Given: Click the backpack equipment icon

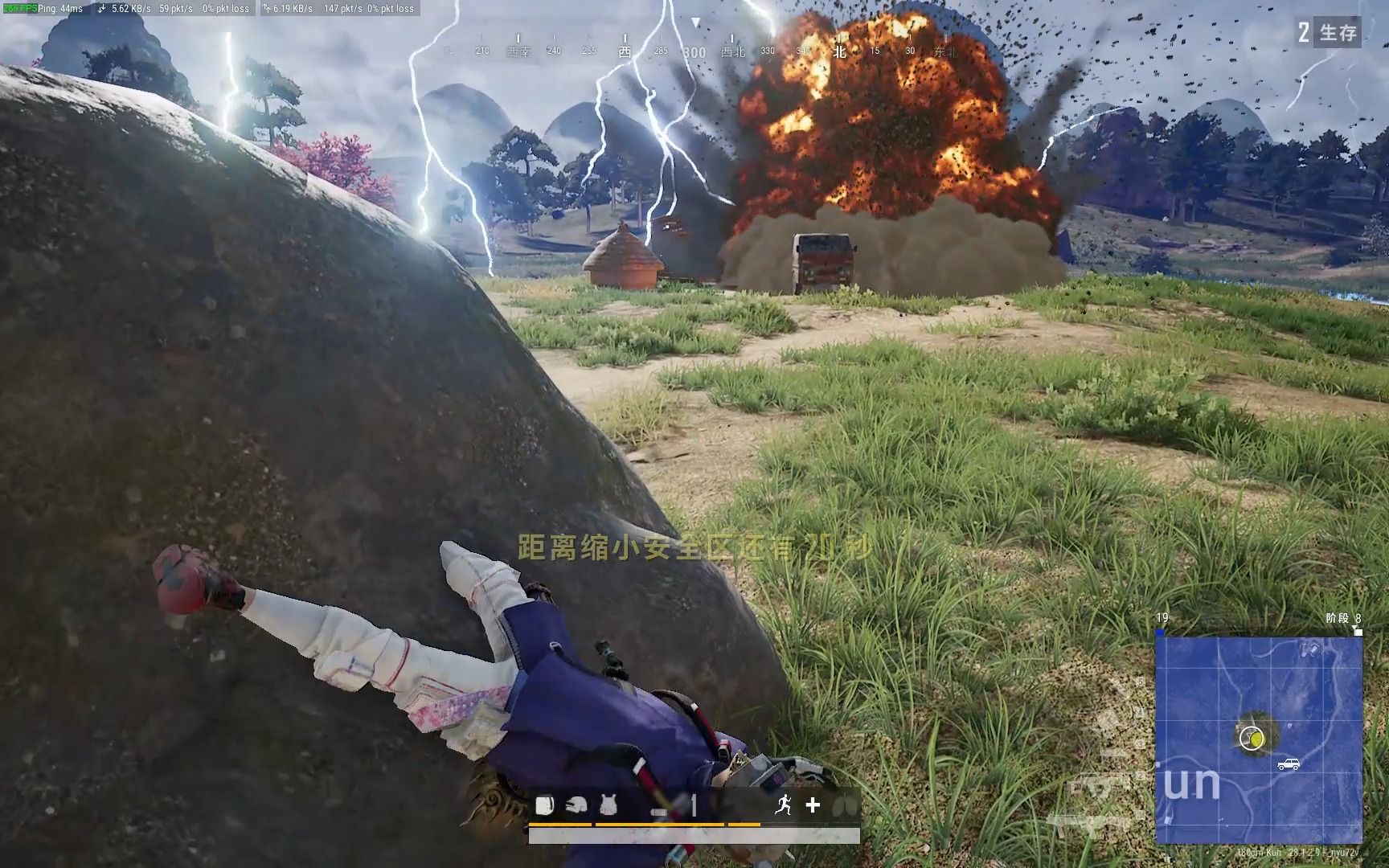Looking at the screenshot, I should pos(545,805).
